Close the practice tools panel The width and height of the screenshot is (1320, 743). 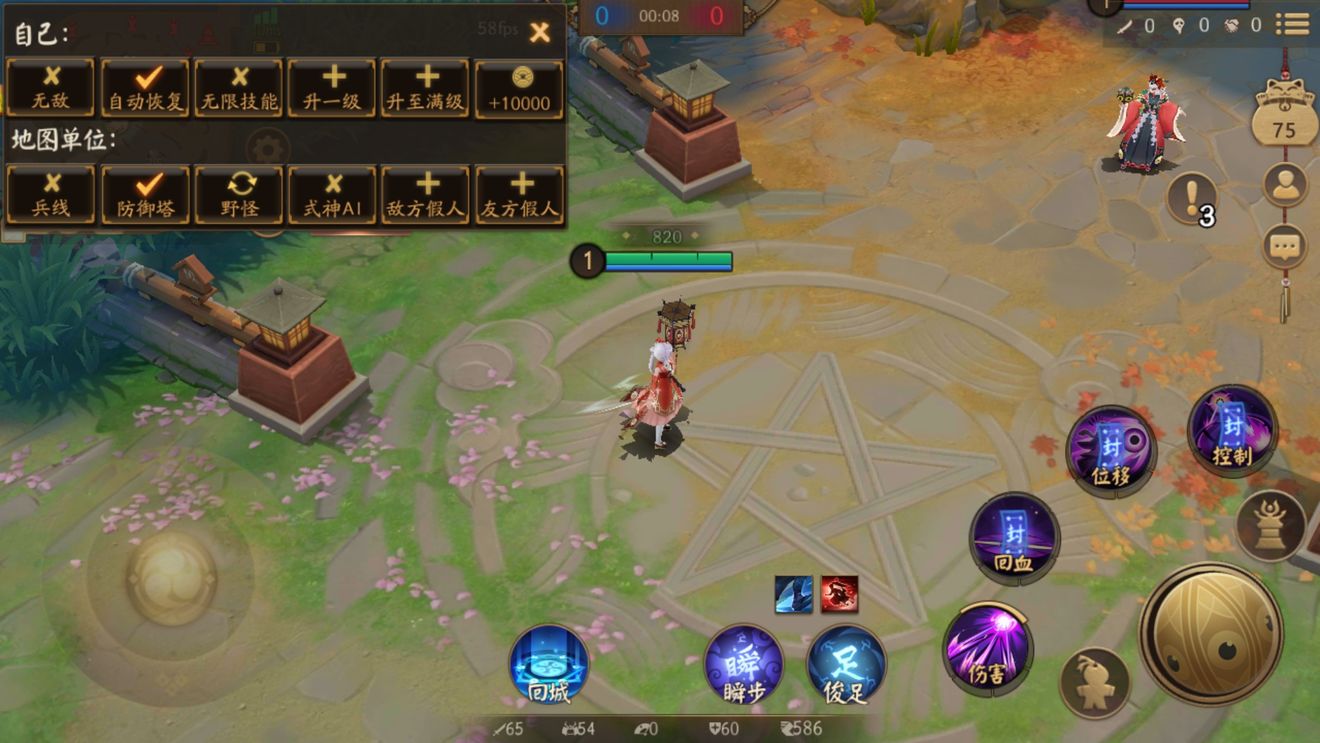(539, 32)
